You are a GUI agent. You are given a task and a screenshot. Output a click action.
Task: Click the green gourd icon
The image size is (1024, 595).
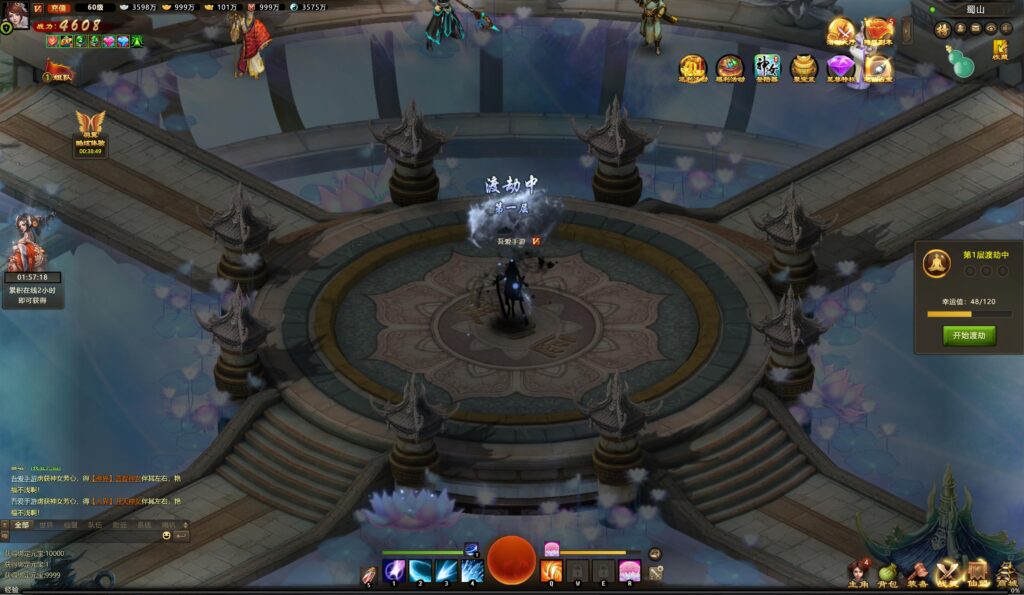coord(965,59)
